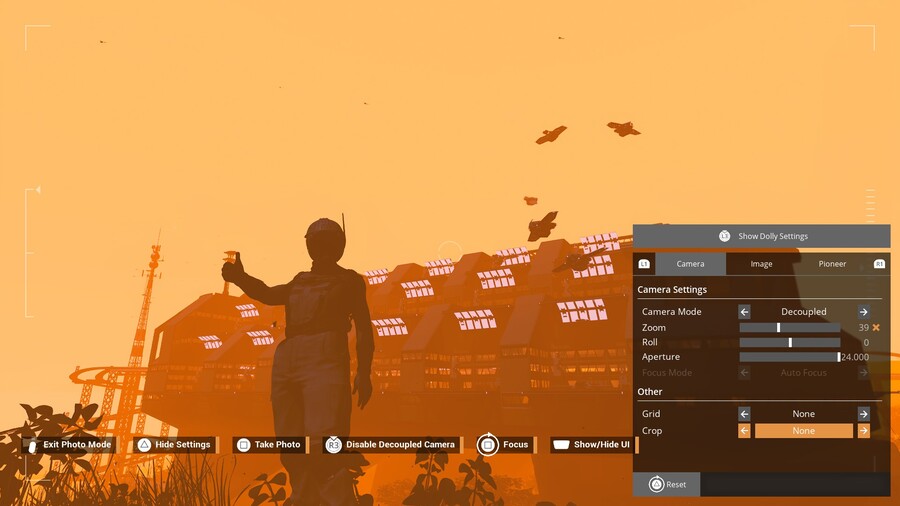Choose previous Grid option with left arrow
This screenshot has width=900, height=506.
pos(744,414)
